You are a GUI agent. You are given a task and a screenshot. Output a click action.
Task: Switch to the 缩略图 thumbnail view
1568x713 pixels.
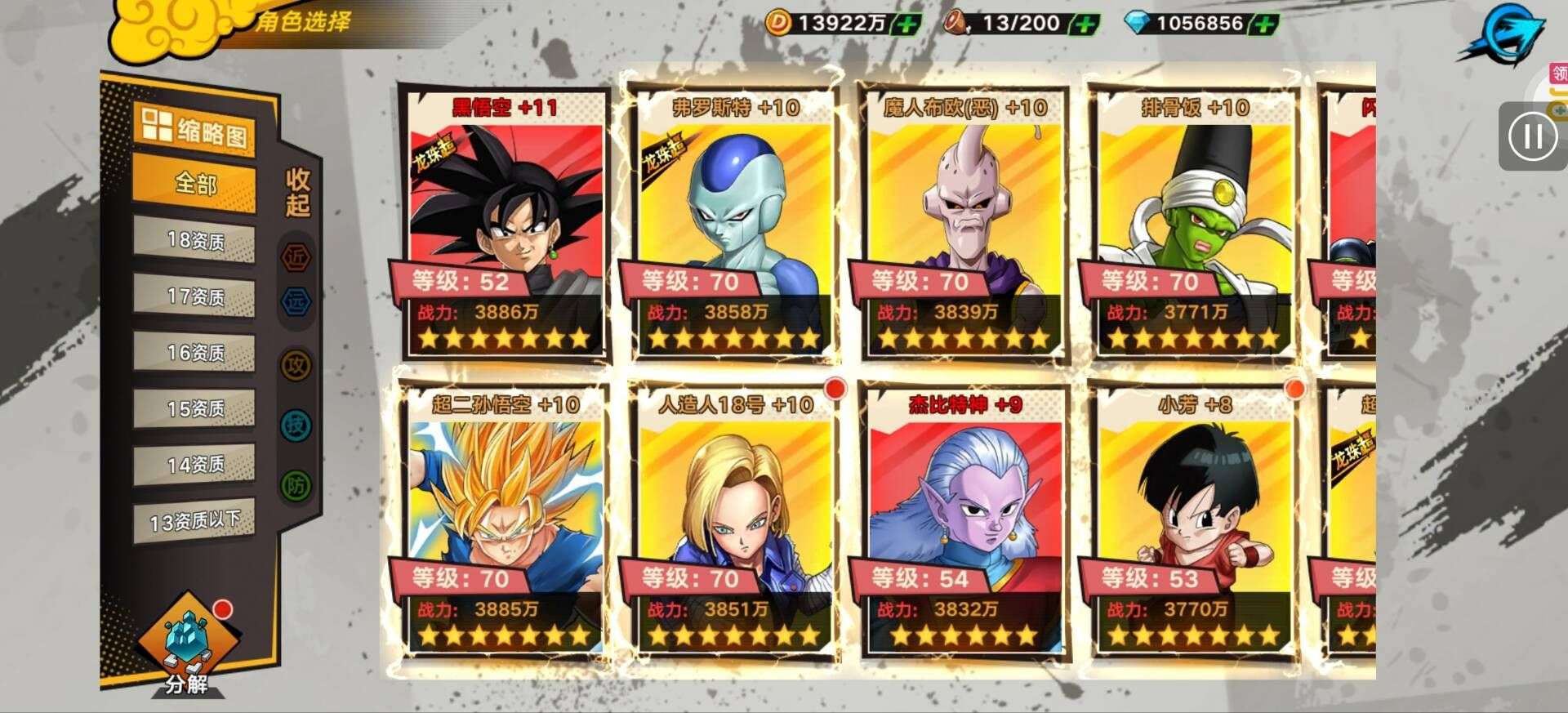[x=194, y=130]
